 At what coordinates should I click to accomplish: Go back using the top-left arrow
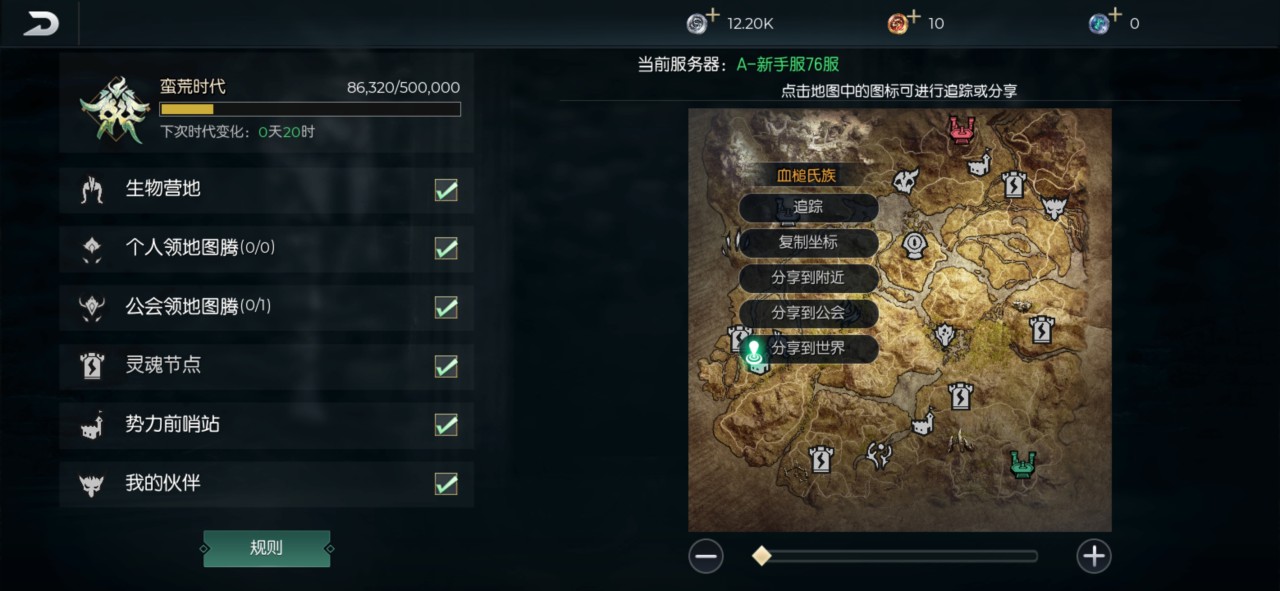coord(41,23)
